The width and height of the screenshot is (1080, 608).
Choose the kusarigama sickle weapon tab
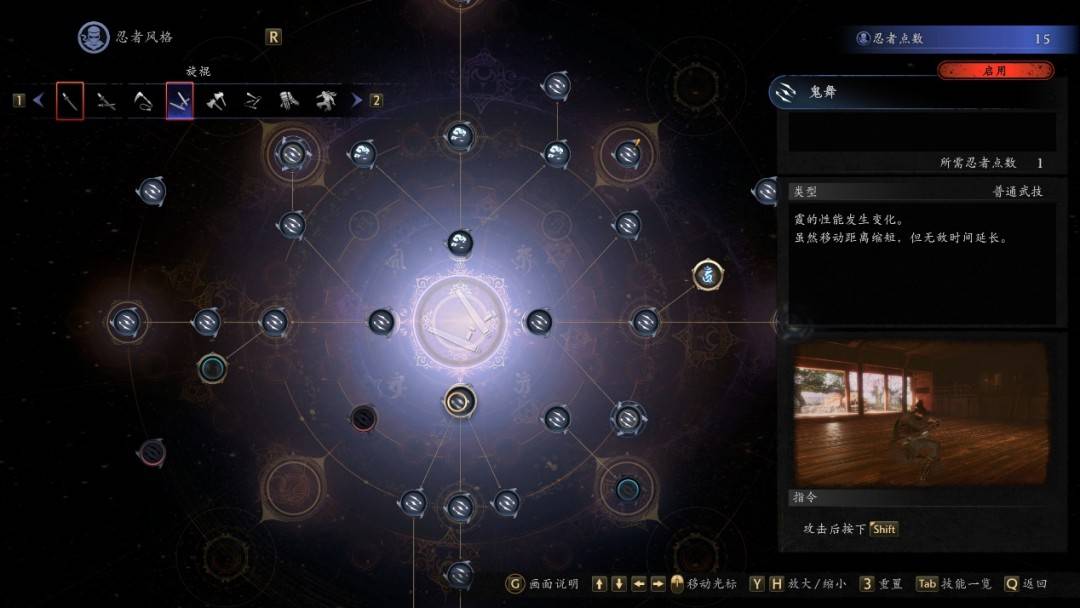tap(143, 101)
